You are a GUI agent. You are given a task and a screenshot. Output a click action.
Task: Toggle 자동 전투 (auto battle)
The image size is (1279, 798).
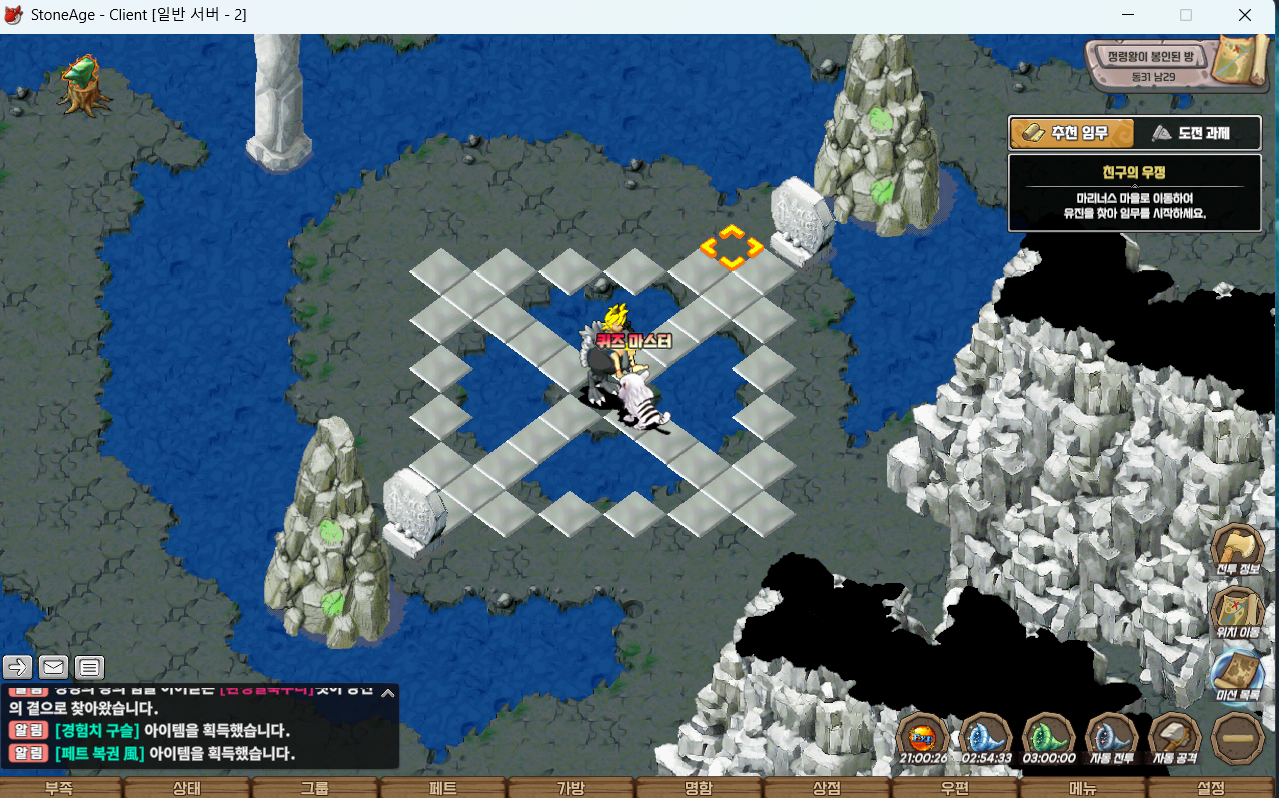[1111, 738]
